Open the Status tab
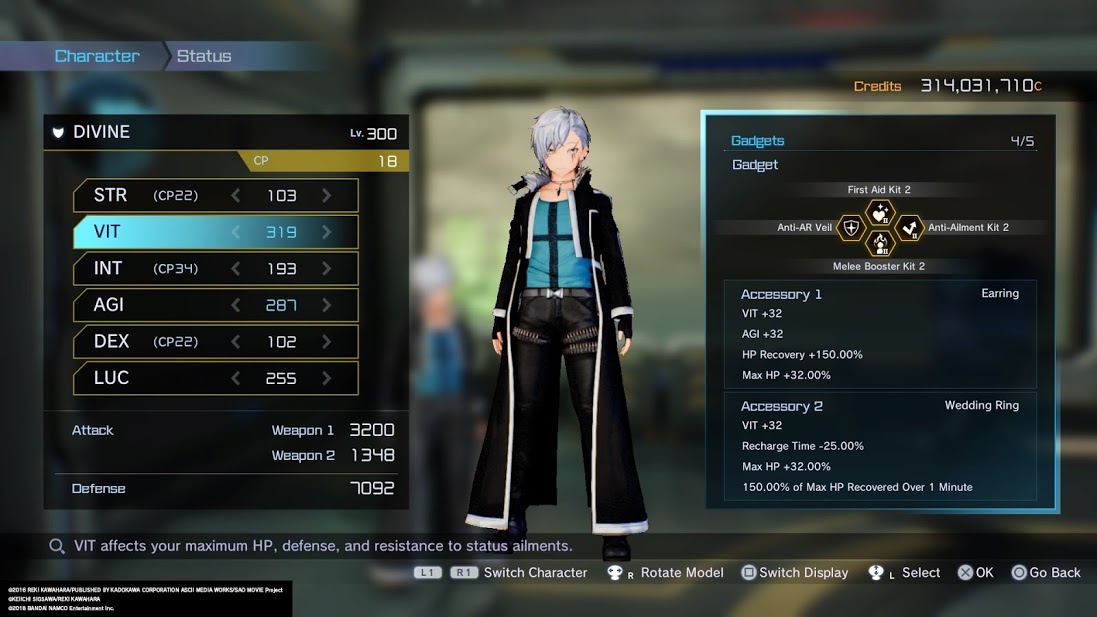Image resolution: width=1097 pixels, height=617 pixels. click(204, 56)
